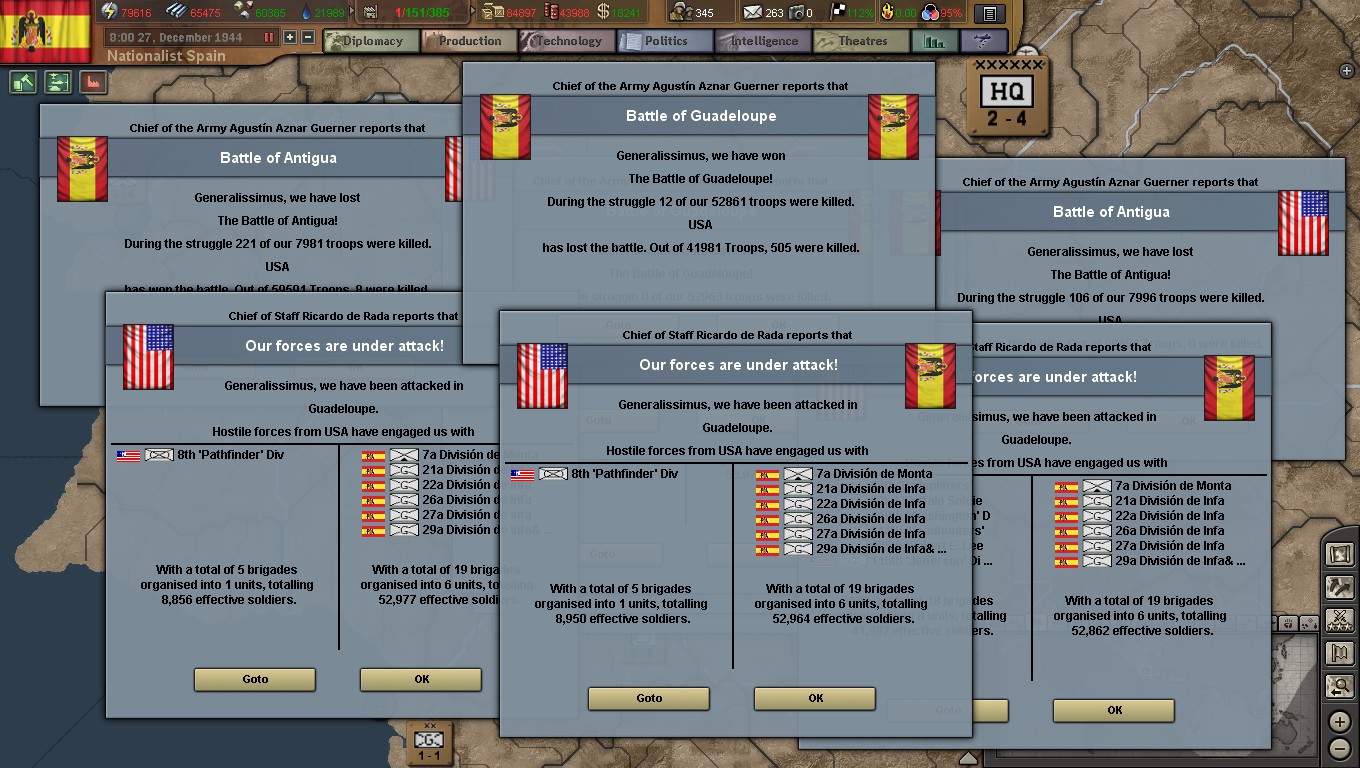The width and height of the screenshot is (1360, 768).
Task: Zoom in the map with the plus button
Action: coord(1341,720)
